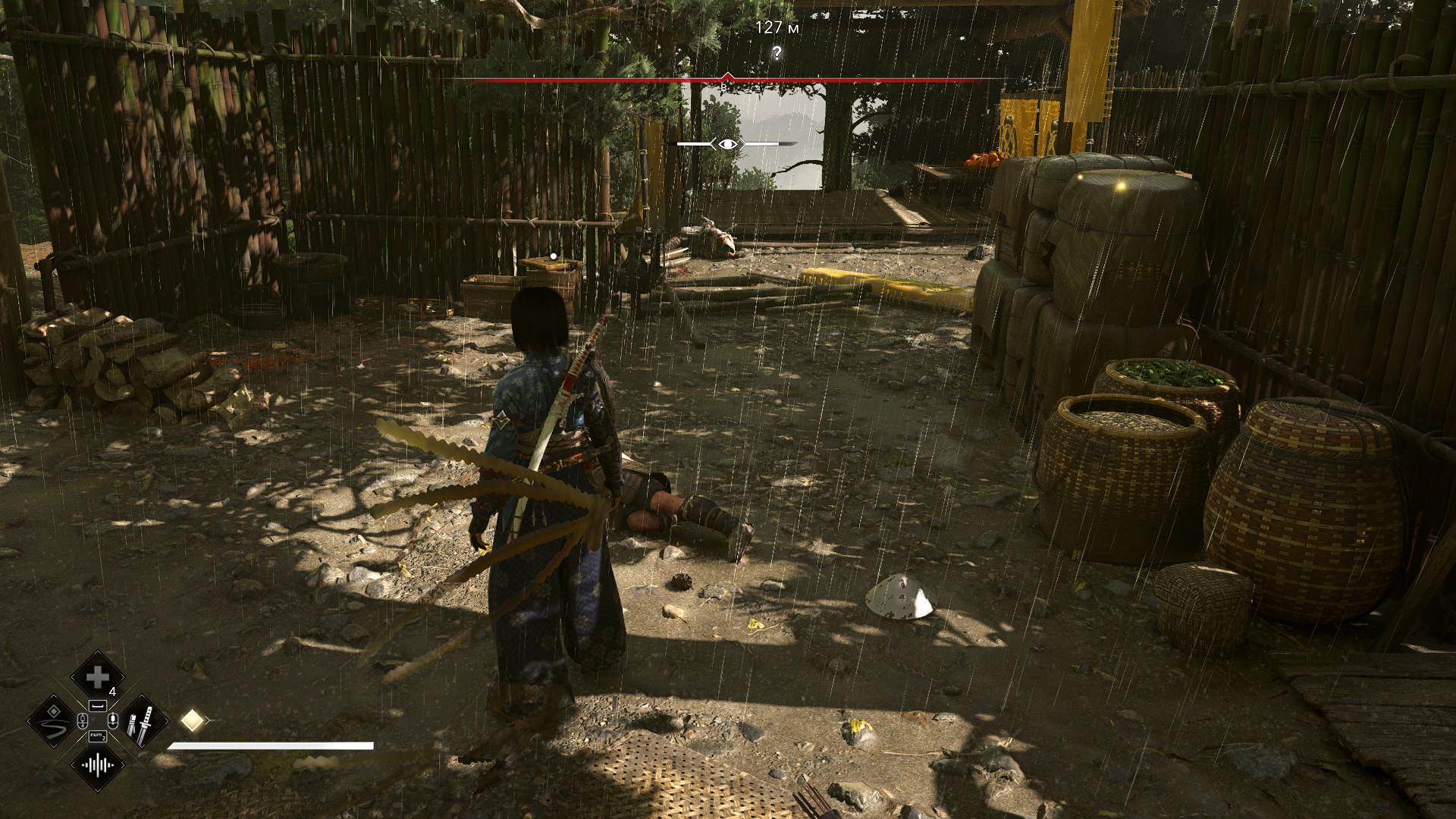Select the healing cross item slot

(97, 676)
